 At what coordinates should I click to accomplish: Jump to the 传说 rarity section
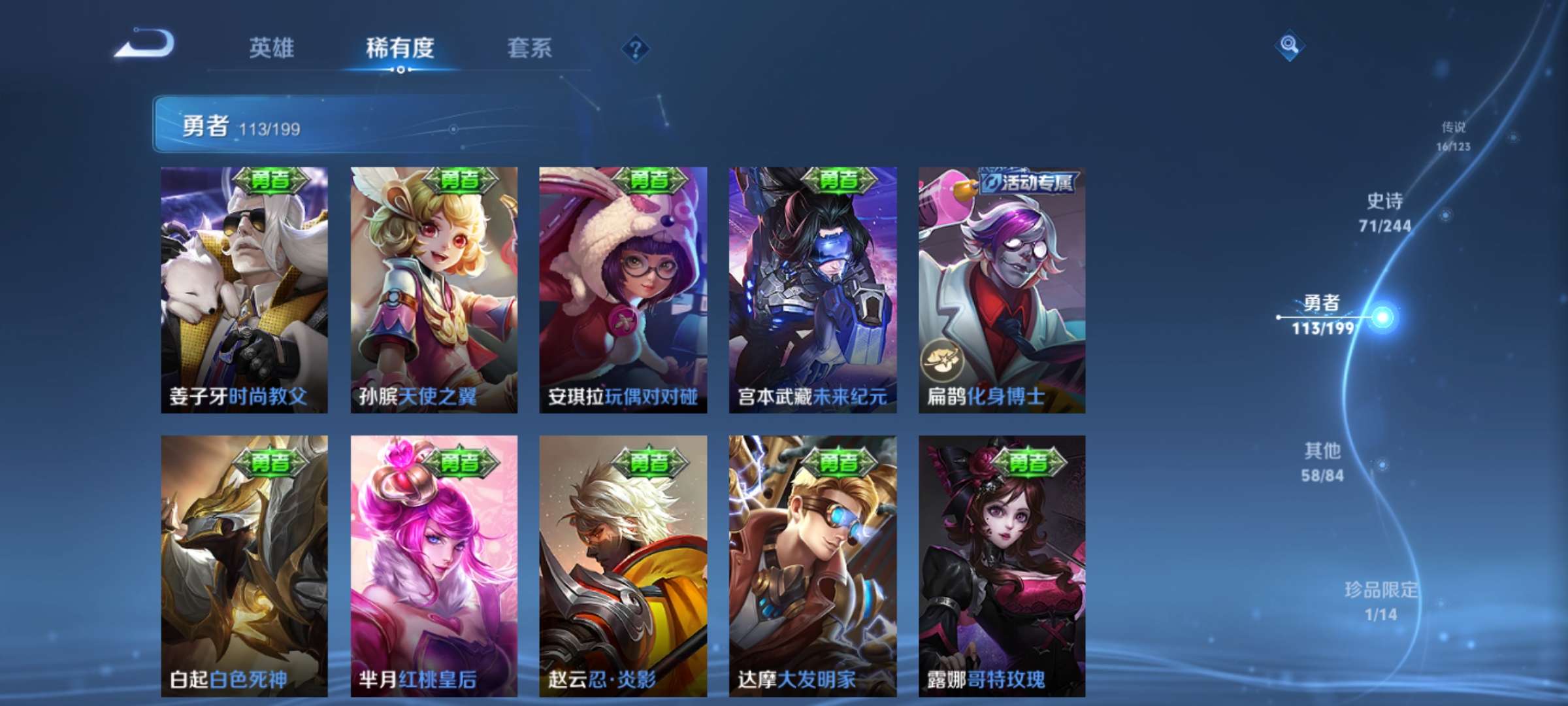[1453, 136]
